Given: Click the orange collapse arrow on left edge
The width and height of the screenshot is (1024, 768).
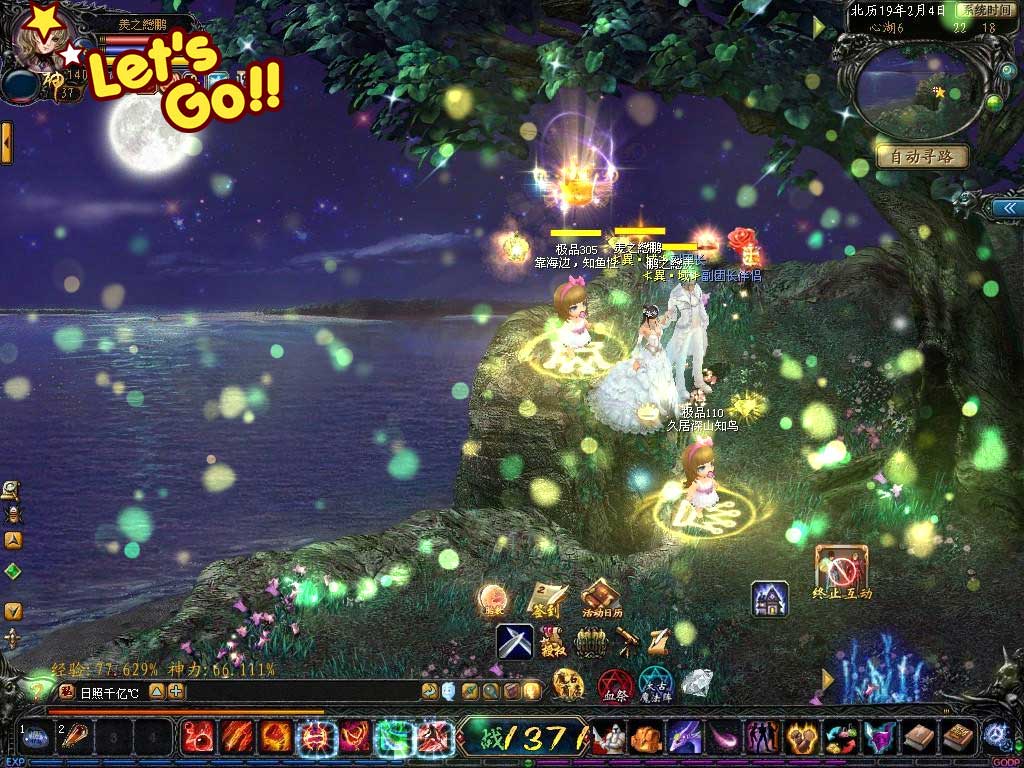Looking at the screenshot, I should [x=6, y=143].
